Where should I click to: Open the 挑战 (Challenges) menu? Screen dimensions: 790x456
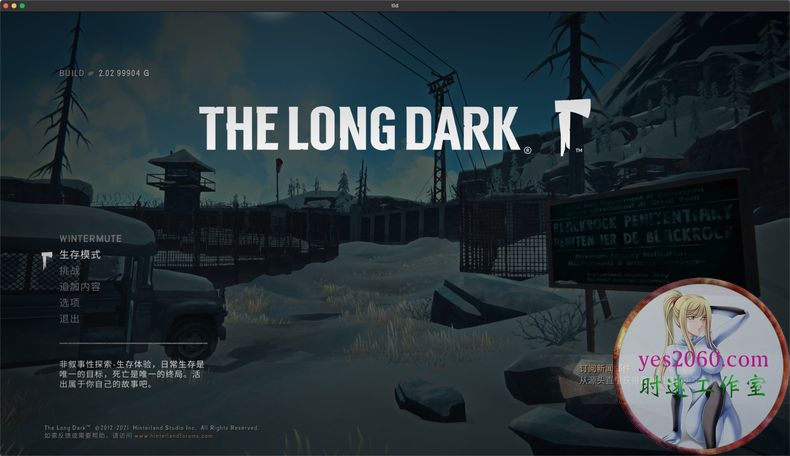pyautogui.click(x=69, y=271)
